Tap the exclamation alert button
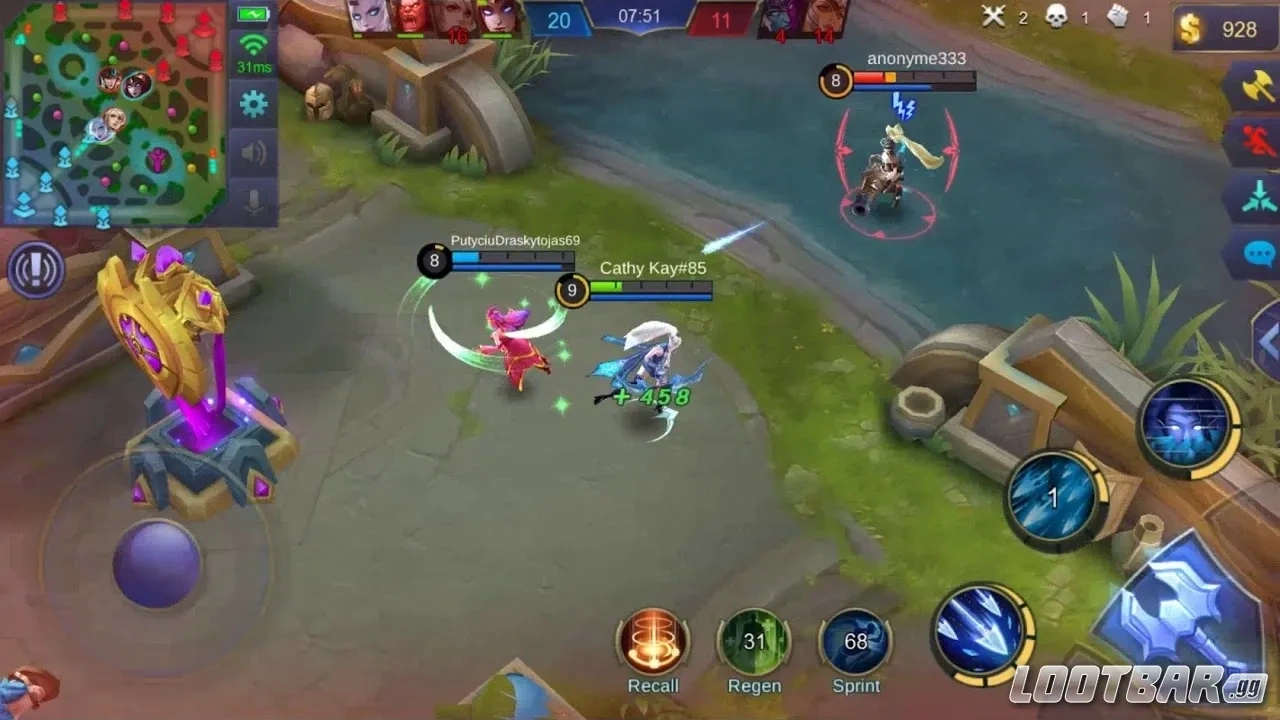The height and width of the screenshot is (720, 1280). [36, 270]
